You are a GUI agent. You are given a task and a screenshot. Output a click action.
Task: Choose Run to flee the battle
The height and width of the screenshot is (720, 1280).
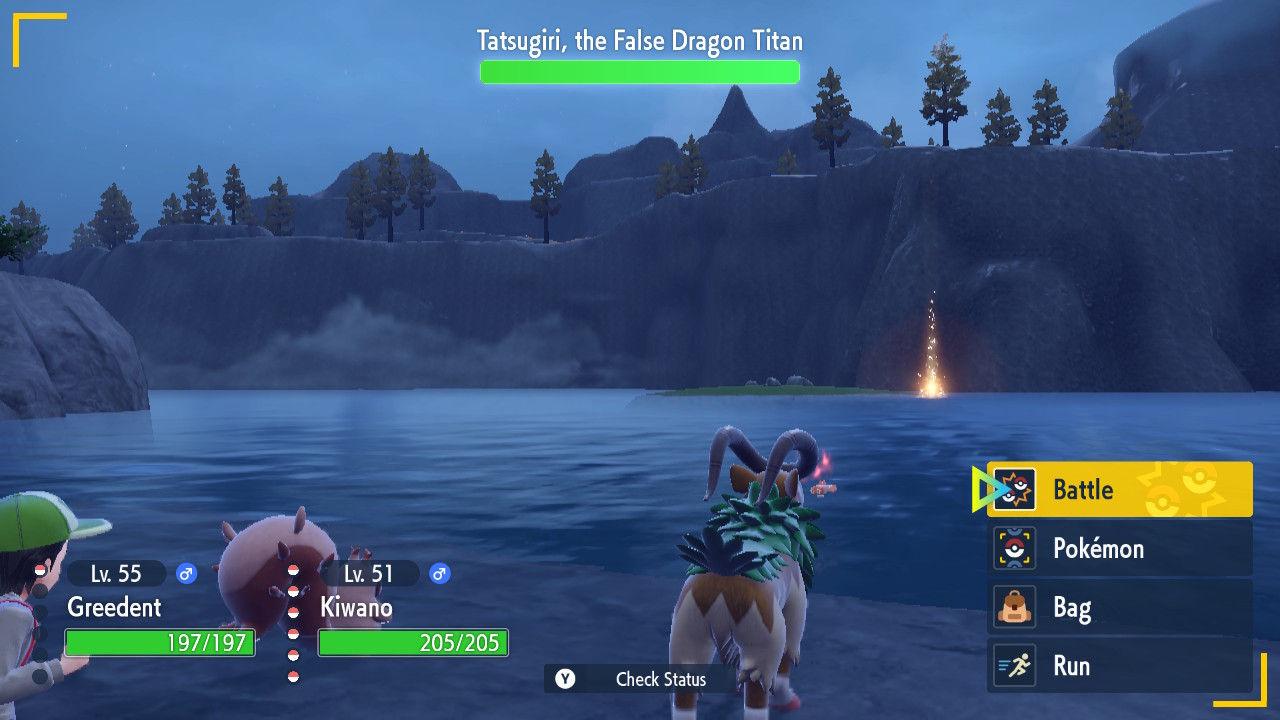(1119, 666)
